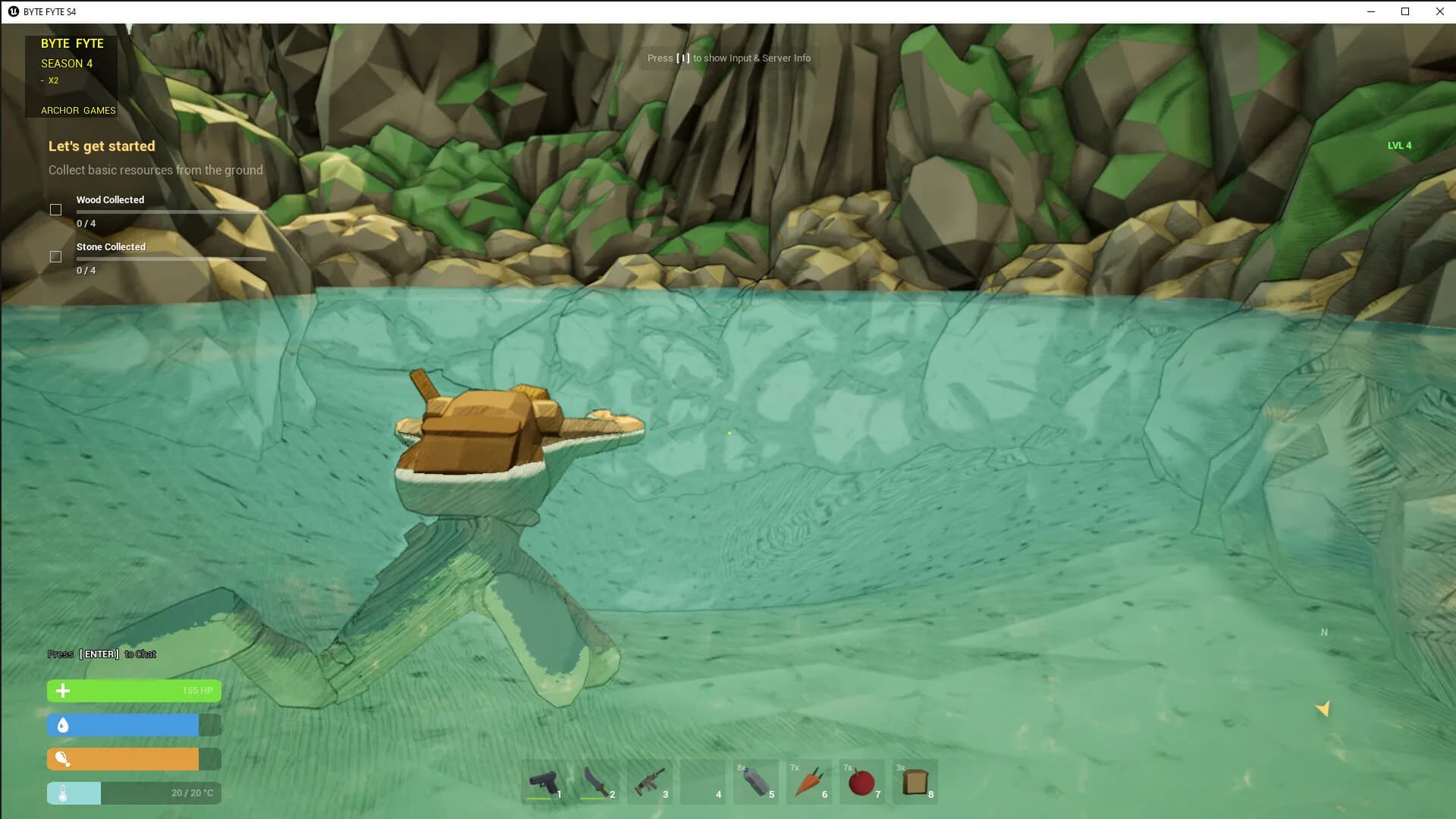Click the BYTE FYTE S4 title bar text

49,11
